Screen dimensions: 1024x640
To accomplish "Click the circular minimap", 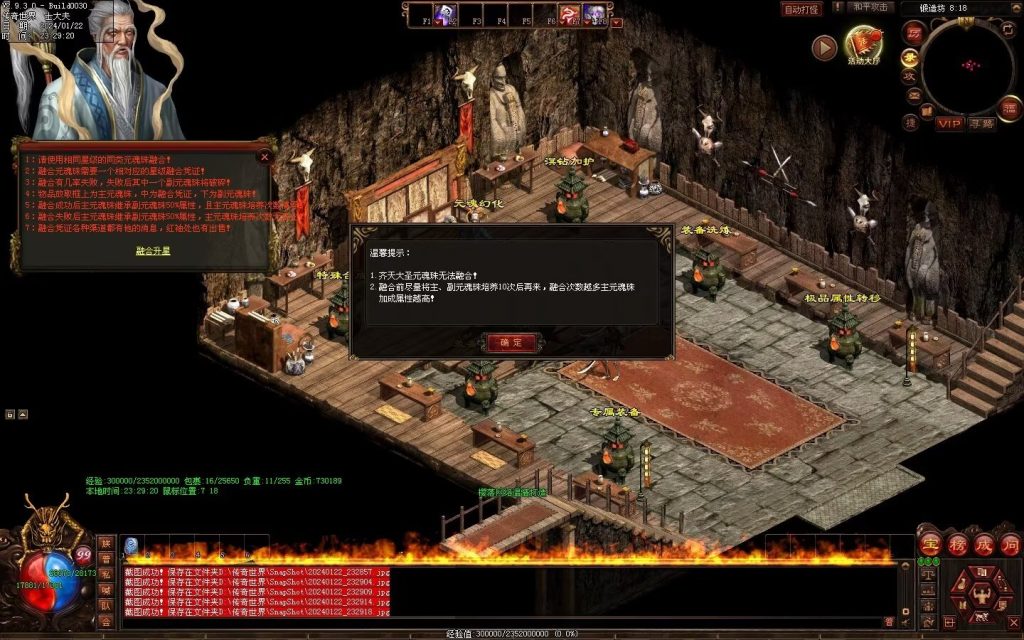I will click(967, 68).
